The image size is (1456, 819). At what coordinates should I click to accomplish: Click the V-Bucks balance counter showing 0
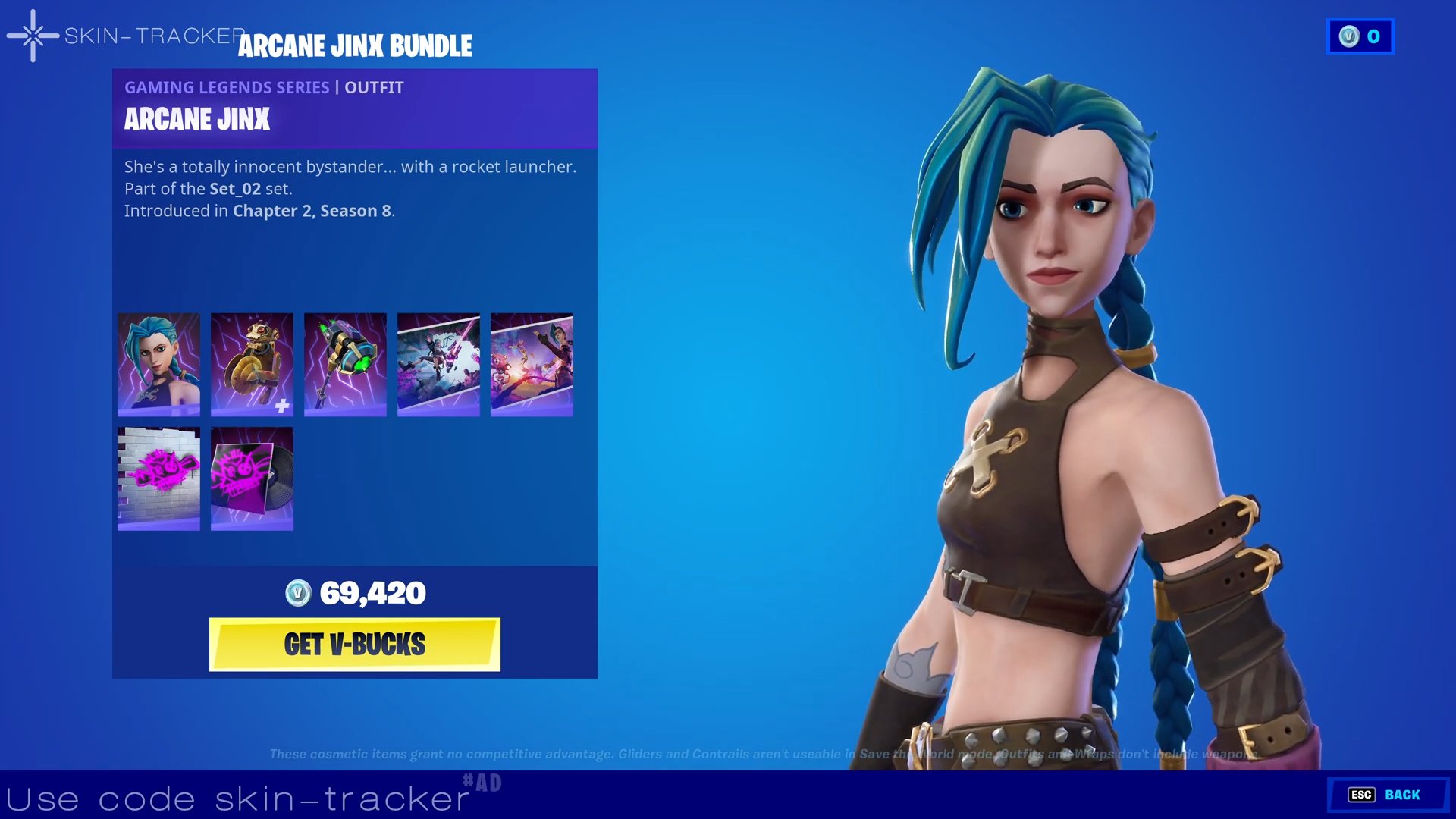(x=1371, y=36)
